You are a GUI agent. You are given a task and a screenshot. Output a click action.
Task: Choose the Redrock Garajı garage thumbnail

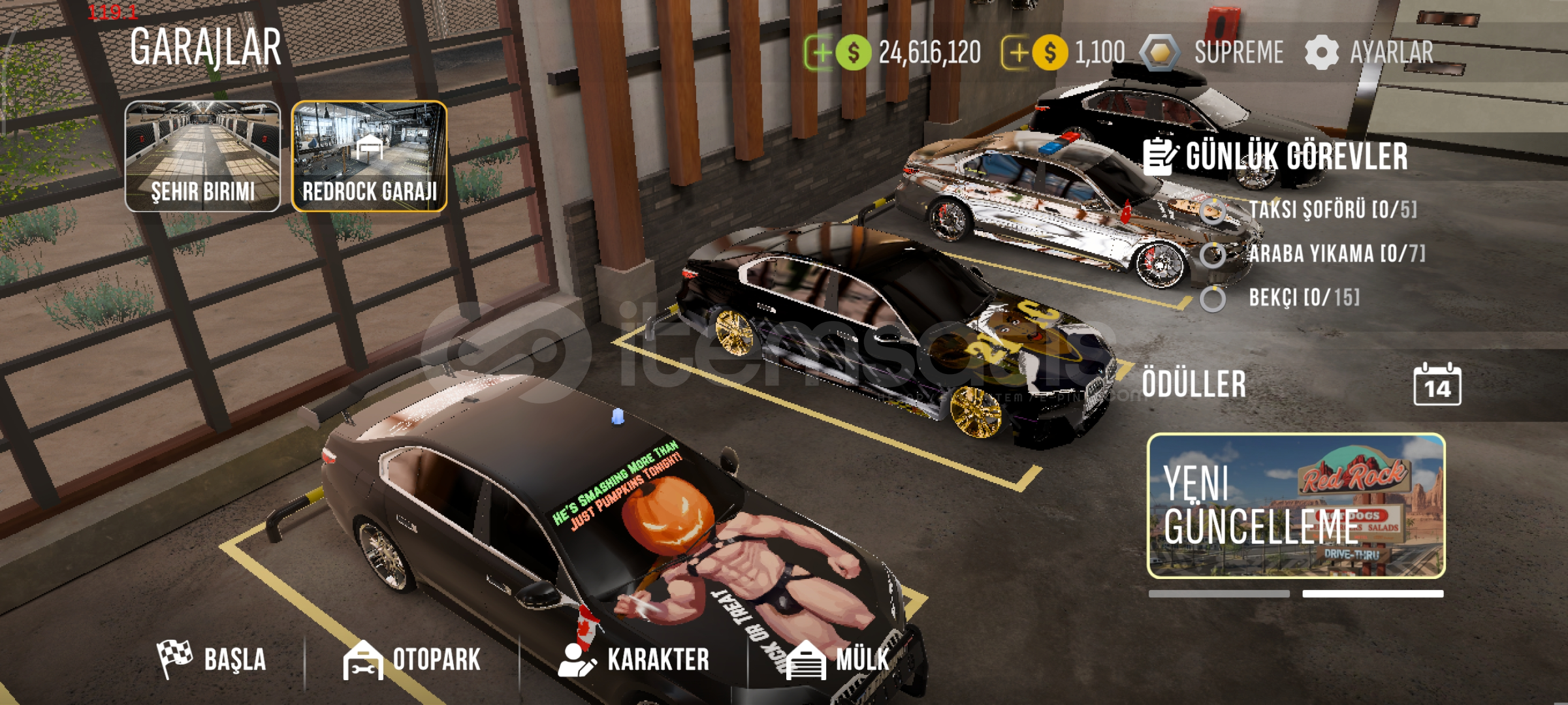click(x=369, y=157)
